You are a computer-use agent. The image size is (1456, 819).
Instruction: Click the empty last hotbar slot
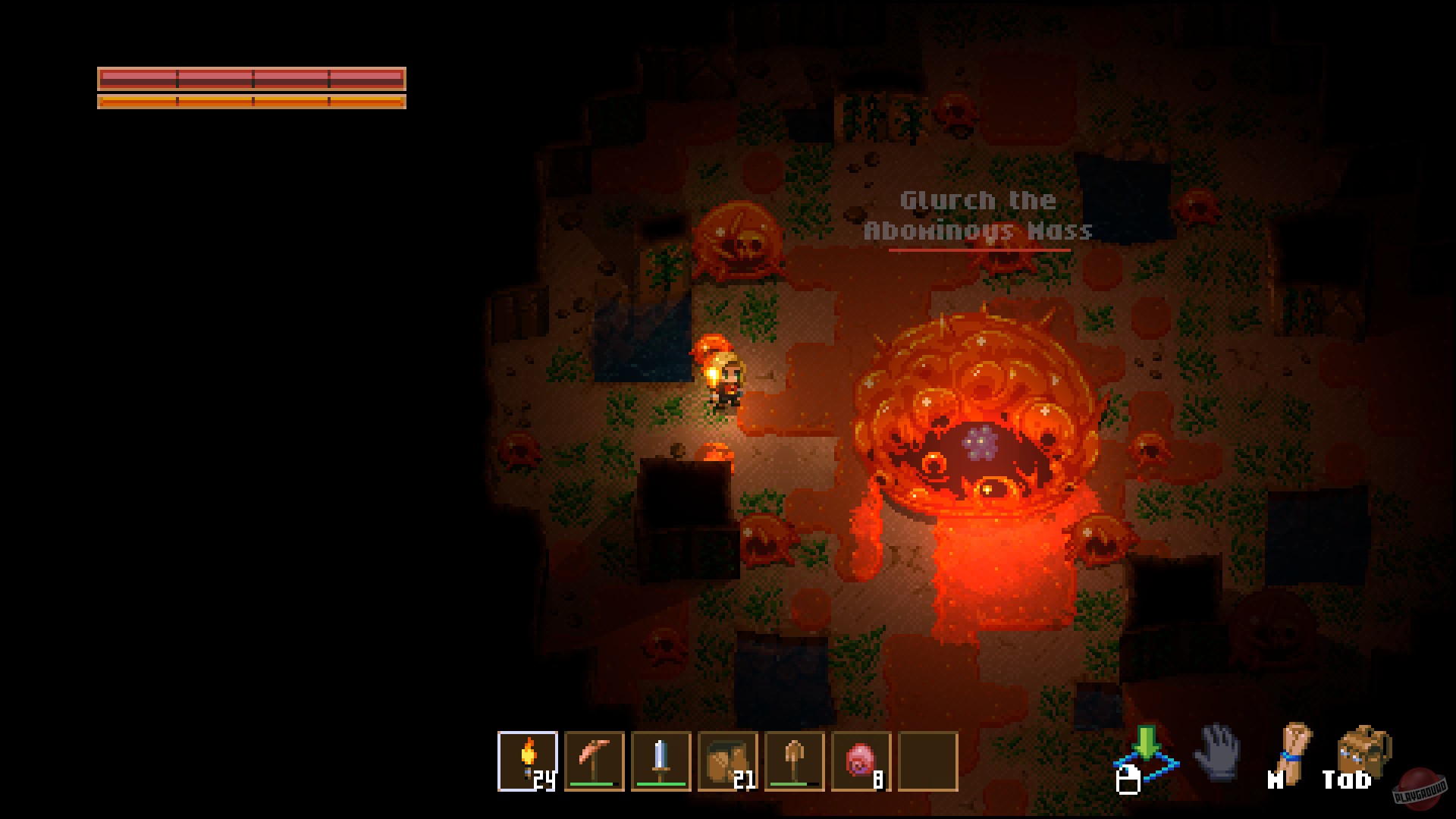coord(927,761)
